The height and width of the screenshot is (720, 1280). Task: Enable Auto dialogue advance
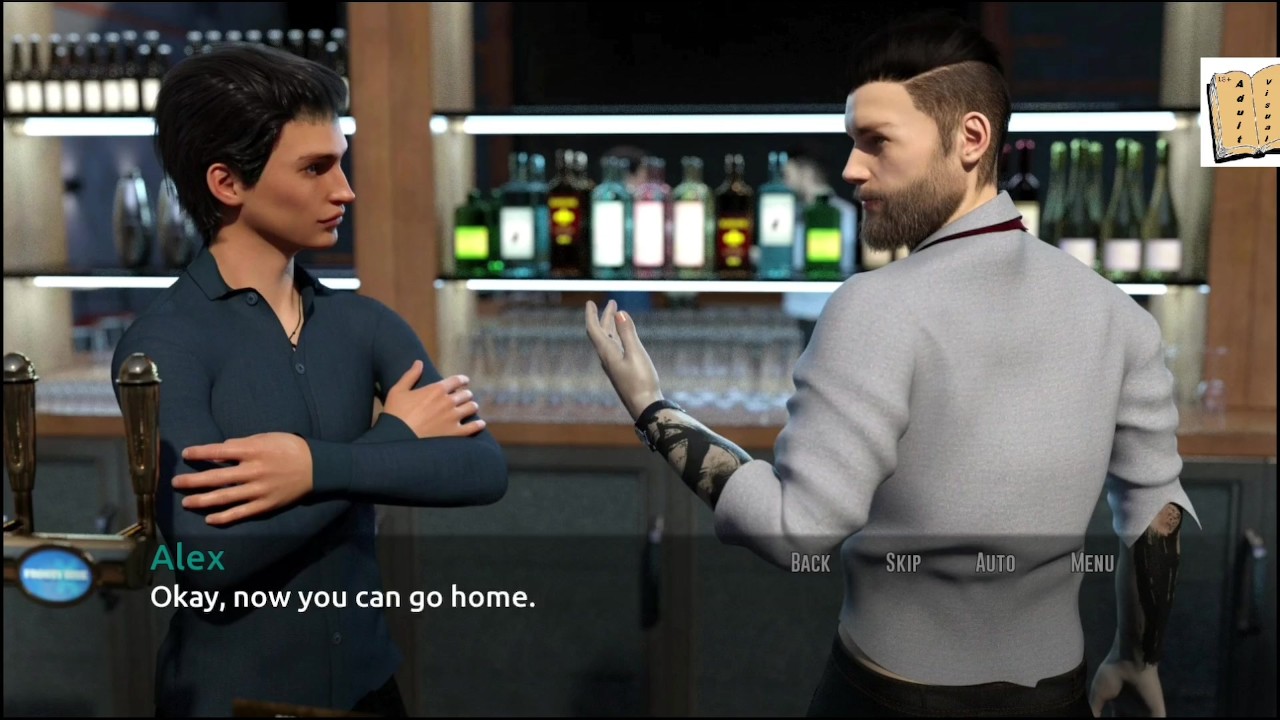pos(995,563)
